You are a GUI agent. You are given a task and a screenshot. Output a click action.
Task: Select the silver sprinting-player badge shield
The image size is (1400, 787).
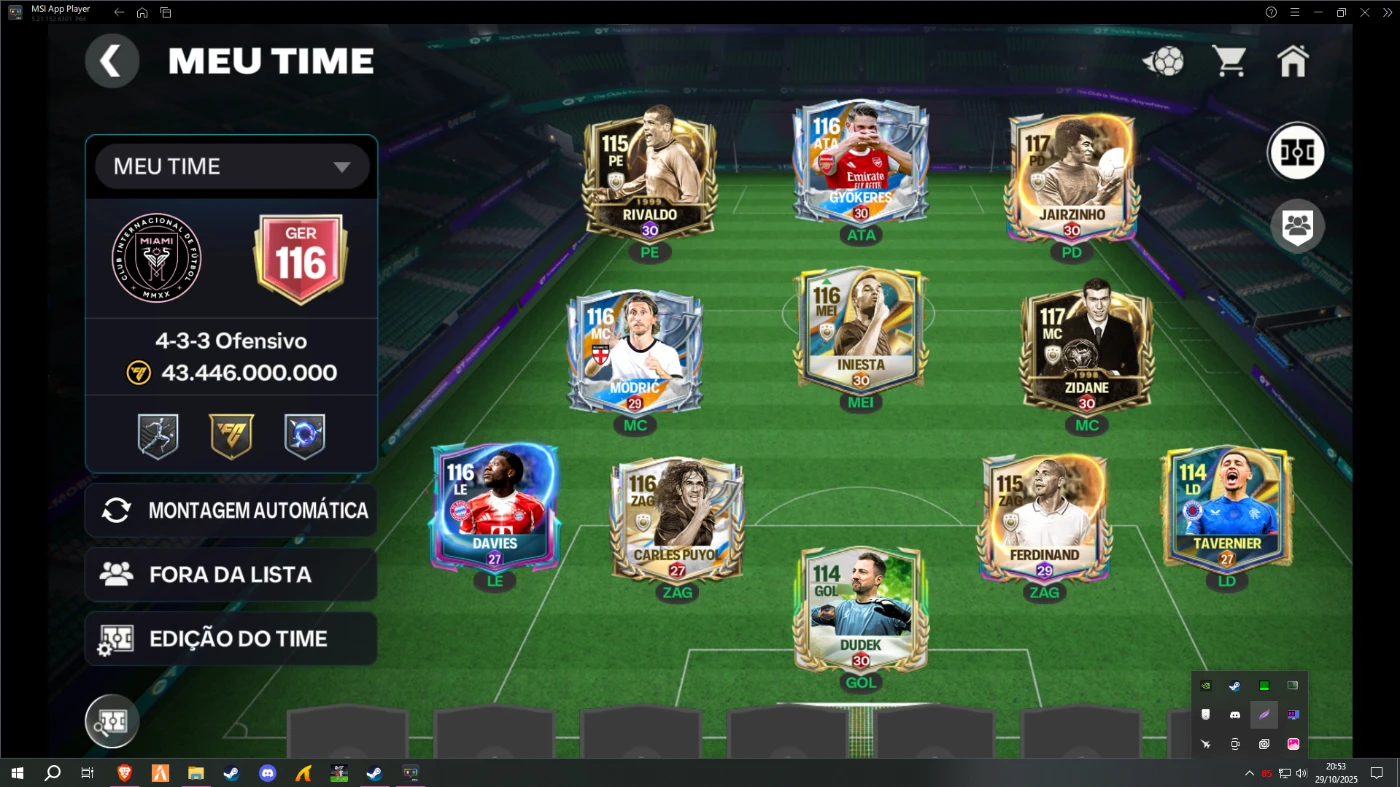point(157,435)
